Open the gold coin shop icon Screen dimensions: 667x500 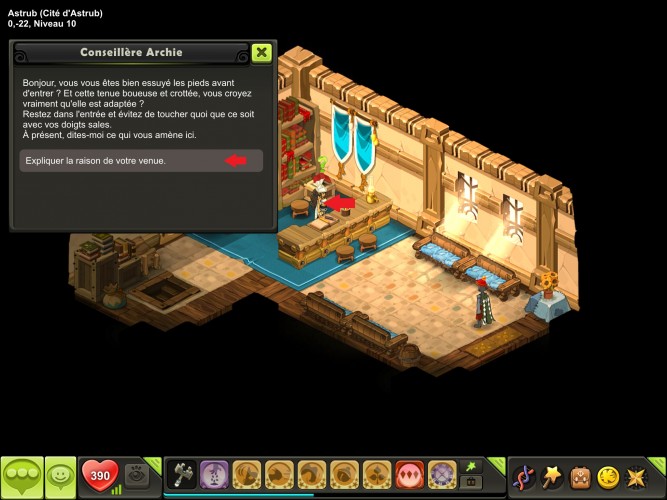[608, 475]
